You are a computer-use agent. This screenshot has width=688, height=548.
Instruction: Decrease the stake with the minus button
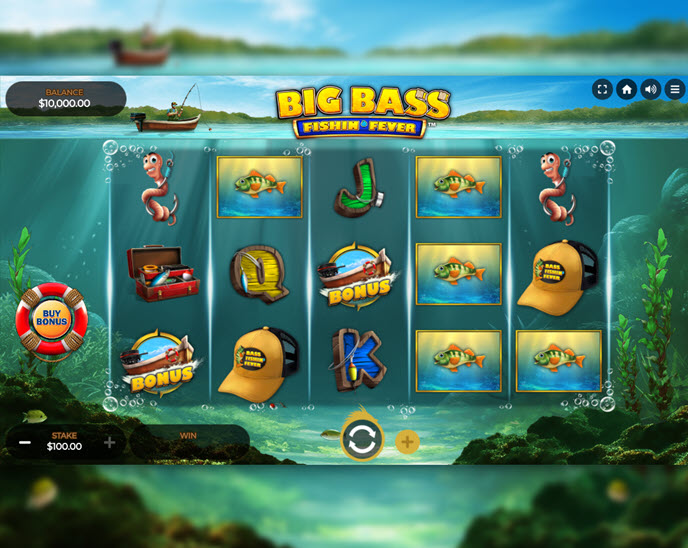(x=25, y=442)
